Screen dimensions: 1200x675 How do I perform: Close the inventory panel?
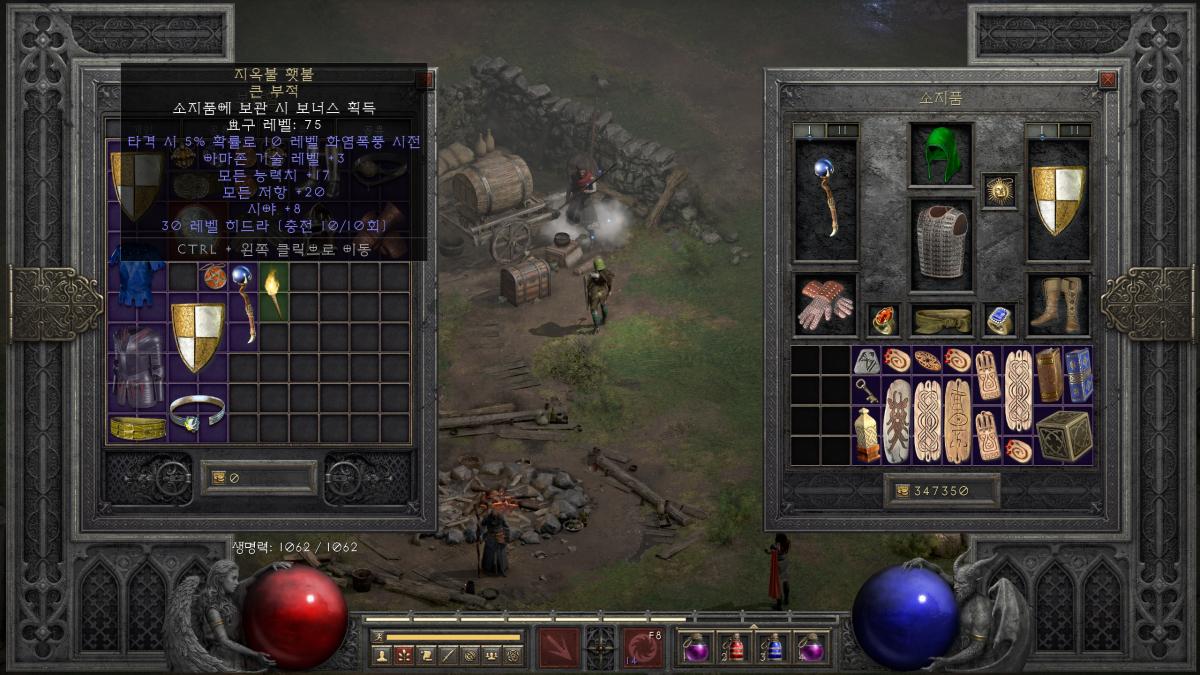[x=1107, y=80]
